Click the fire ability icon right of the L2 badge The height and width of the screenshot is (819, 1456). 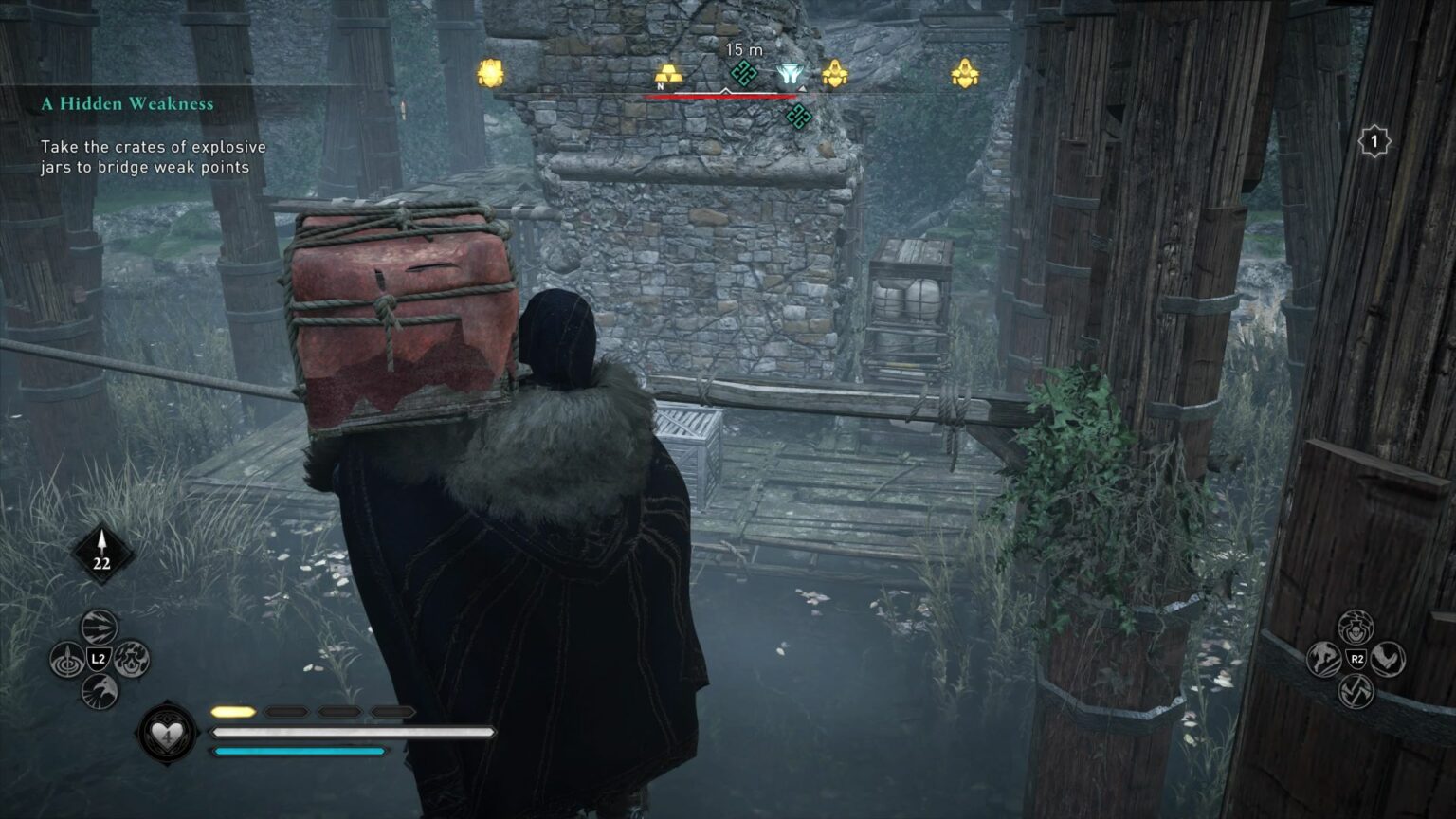[132, 660]
